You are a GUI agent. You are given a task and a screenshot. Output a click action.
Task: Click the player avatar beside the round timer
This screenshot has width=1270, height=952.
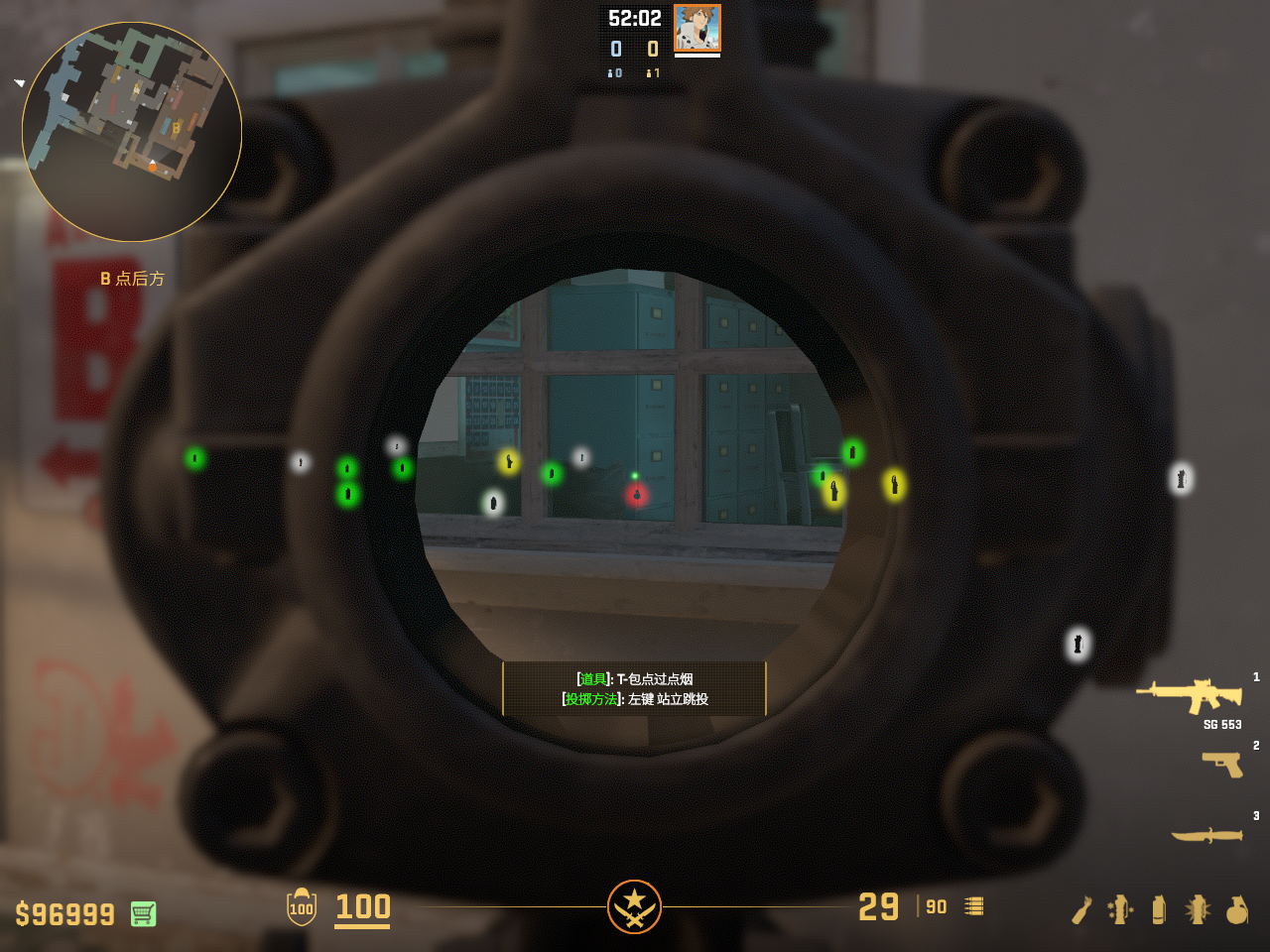(x=697, y=28)
